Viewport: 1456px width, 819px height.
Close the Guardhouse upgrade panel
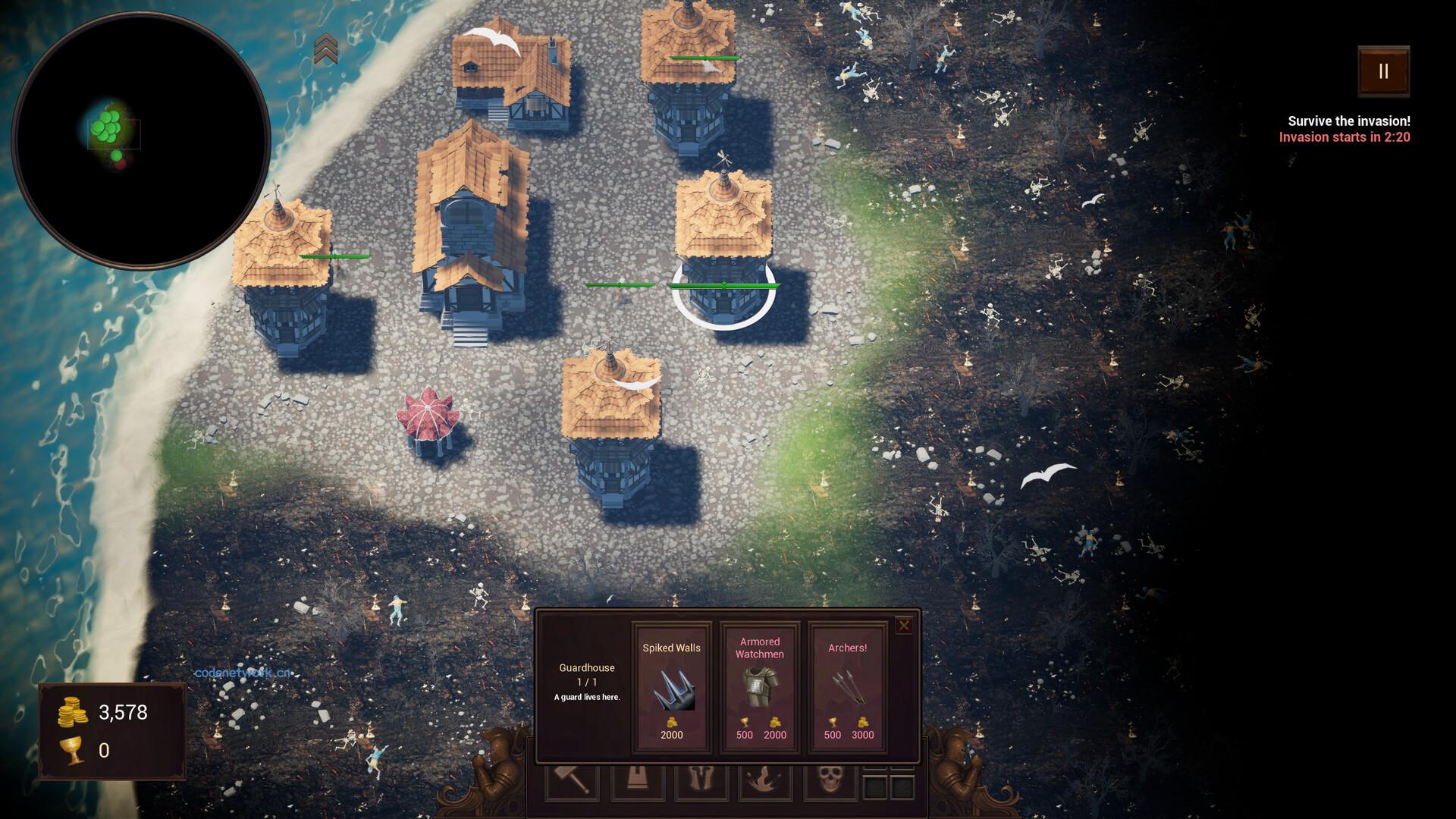point(904,625)
